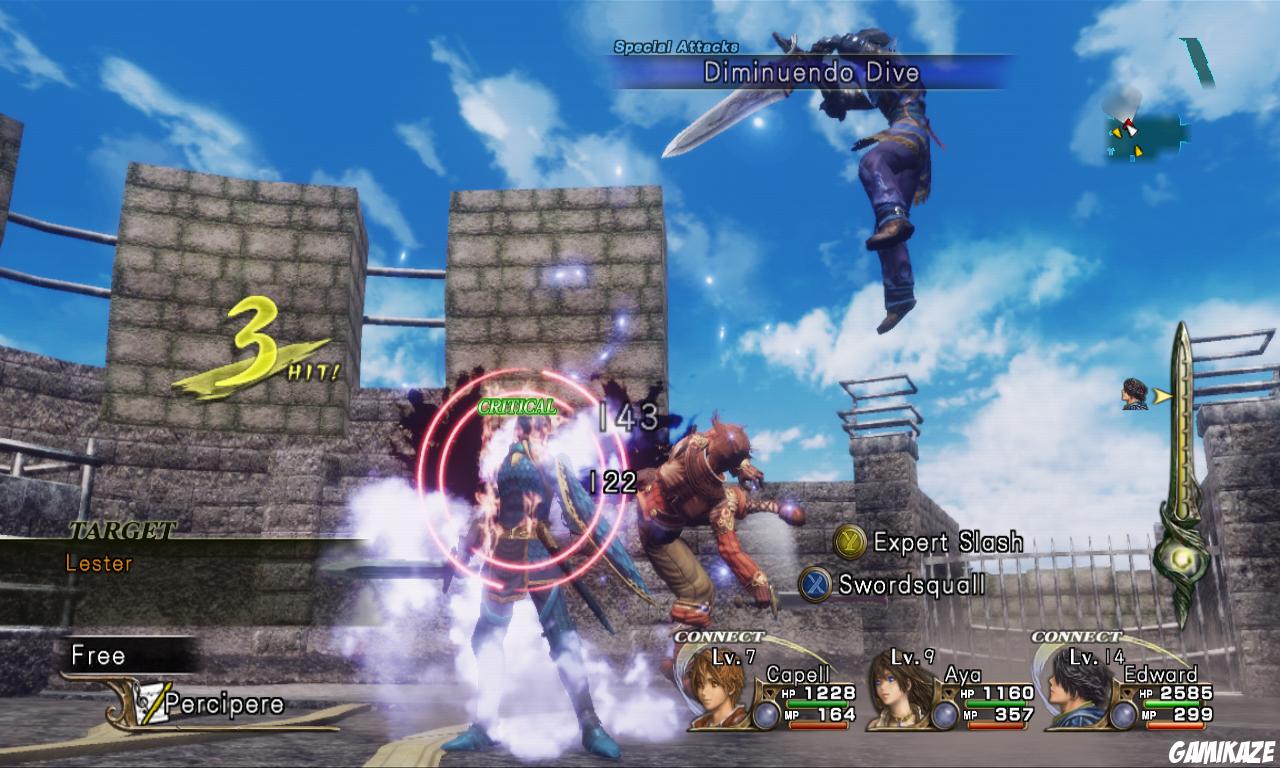Choose the Expert Slash skill
1280x768 pixels.
[x=930, y=542]
